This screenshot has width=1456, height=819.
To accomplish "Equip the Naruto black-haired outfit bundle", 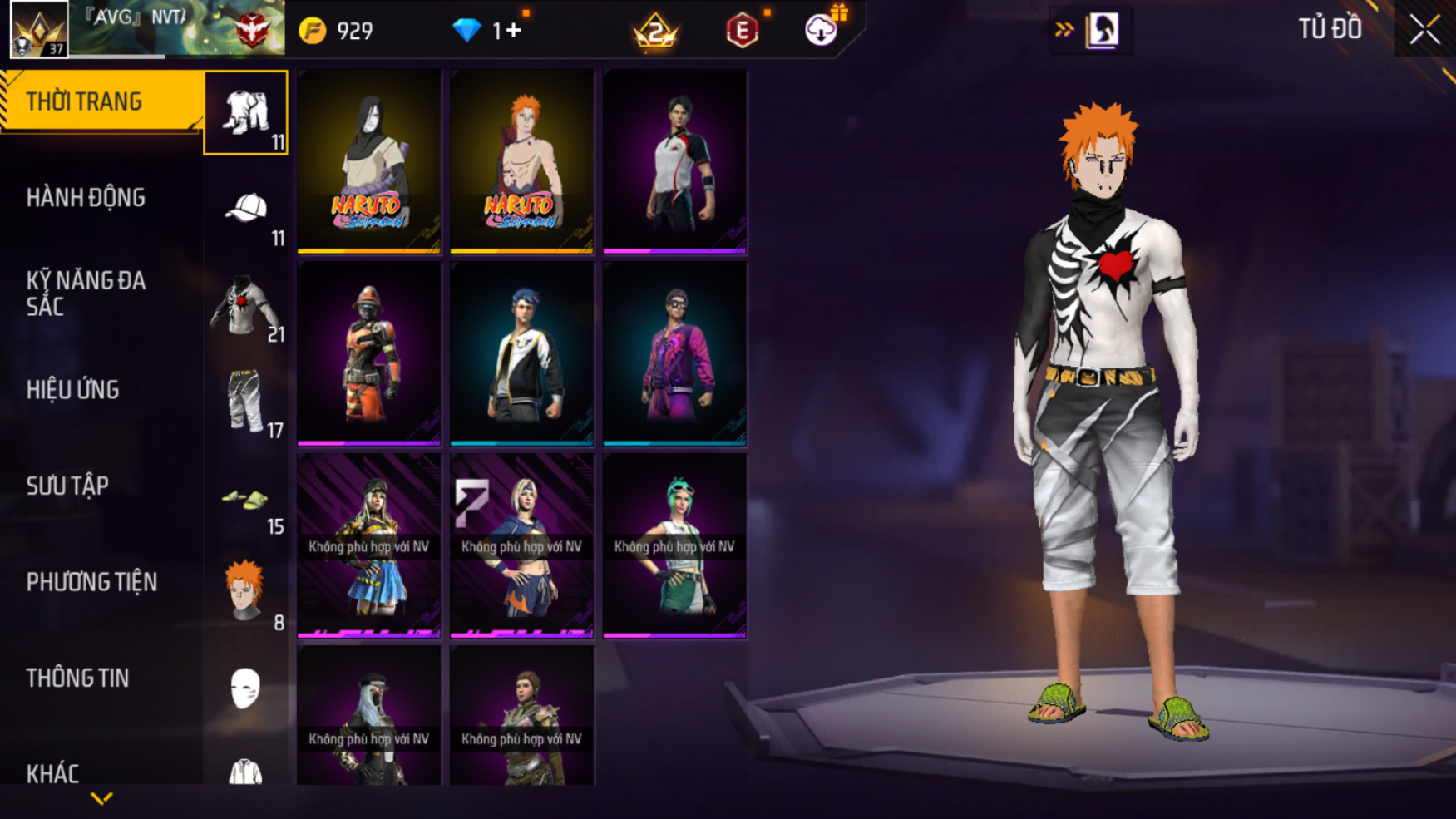I will pos(369,160).
